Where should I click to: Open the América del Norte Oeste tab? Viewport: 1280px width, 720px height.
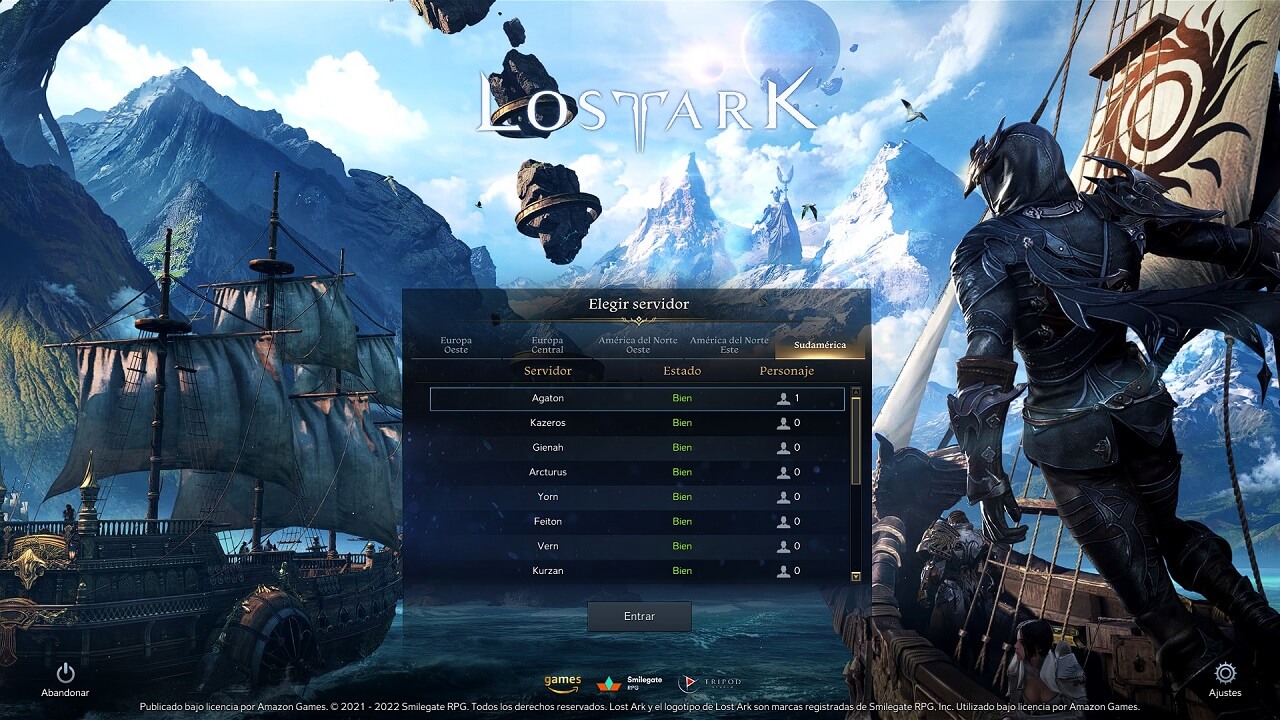pos(638,345)
